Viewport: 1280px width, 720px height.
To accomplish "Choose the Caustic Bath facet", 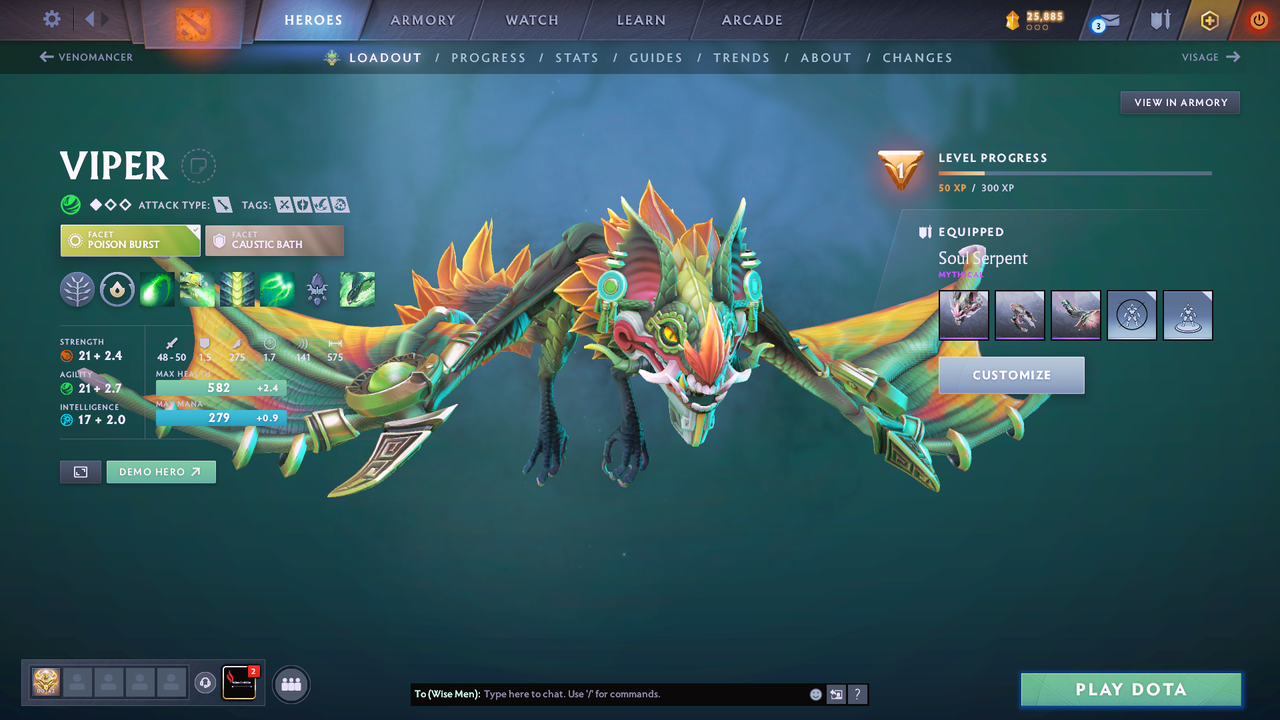I will [x=274, y=240].
